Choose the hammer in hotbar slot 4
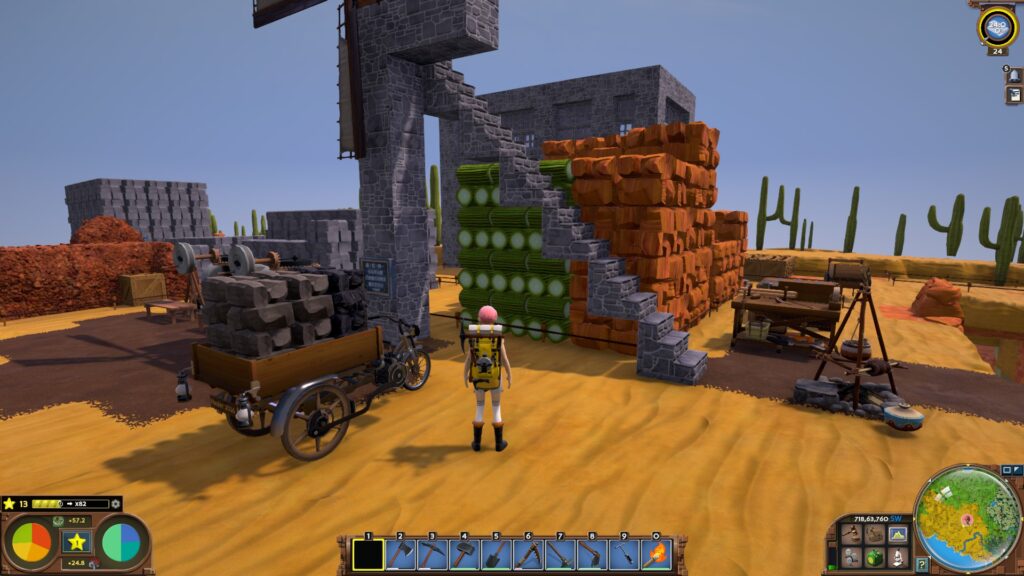 (x=464, y=554)
